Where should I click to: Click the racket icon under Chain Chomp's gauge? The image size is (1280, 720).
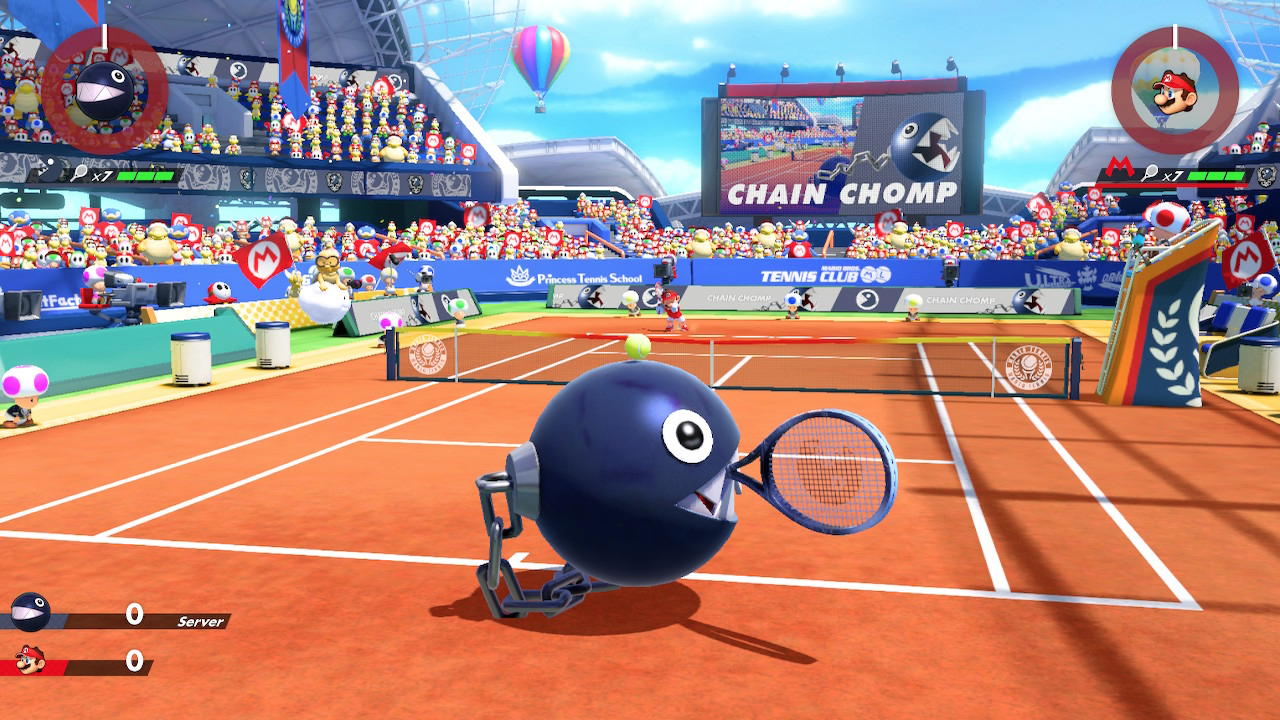pyautogui.click(x=79, y=174)
